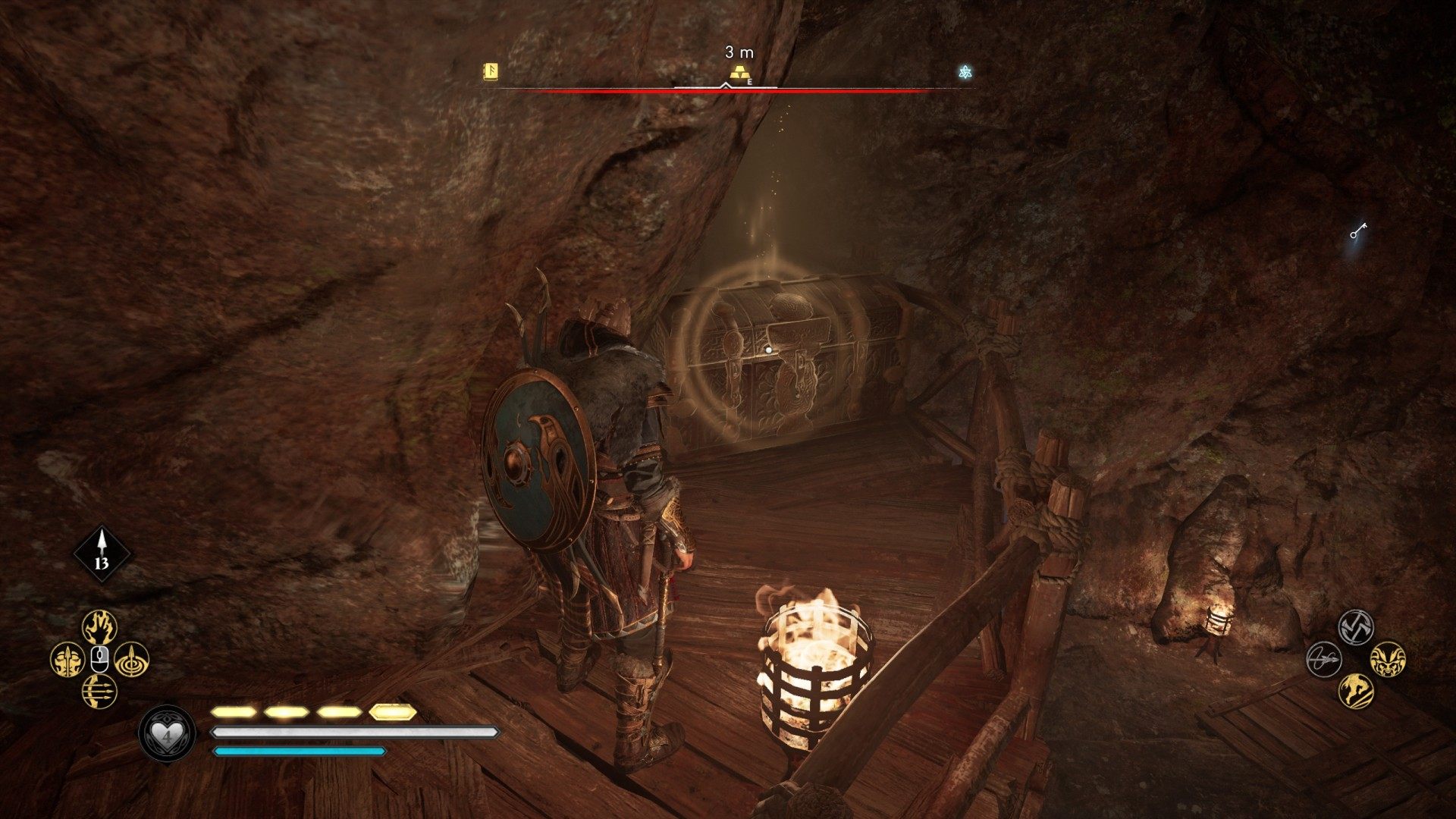
Task: Use the horned mask melee ability
Action: pyautogui.click(x=1388, y=659)
